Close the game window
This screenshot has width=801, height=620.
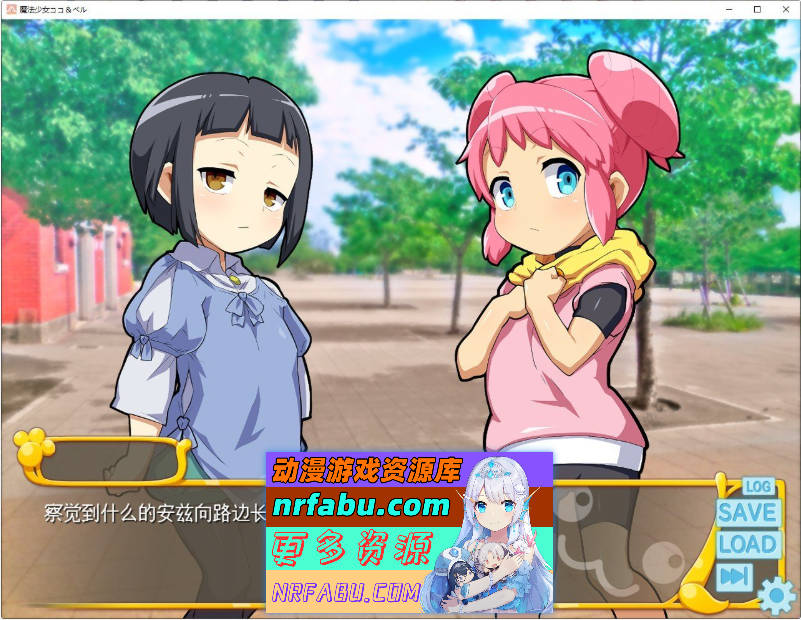[785, 9]
